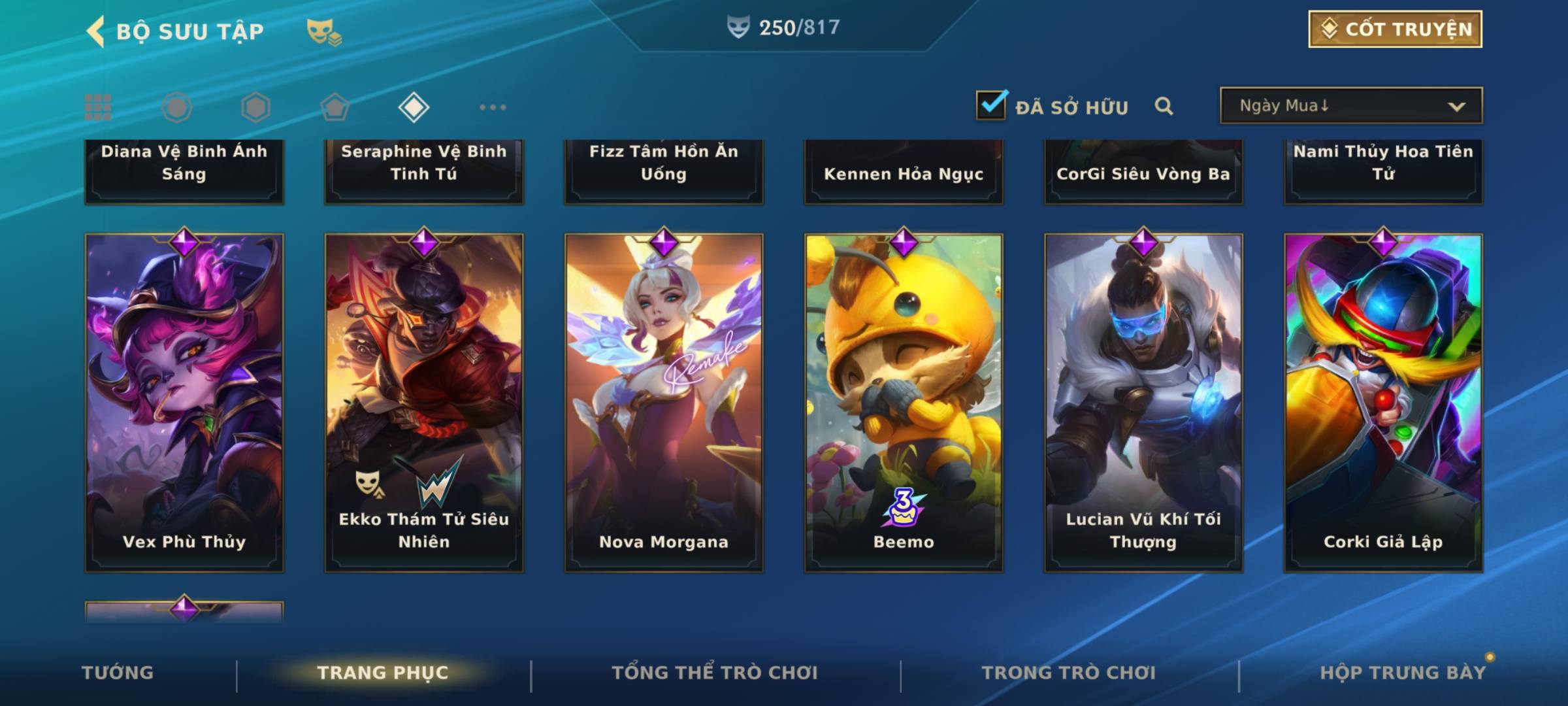1568x706 pixels.
Task: Expand the Ngày Mua sort dropdown
Action: [x=1350, y=106]
